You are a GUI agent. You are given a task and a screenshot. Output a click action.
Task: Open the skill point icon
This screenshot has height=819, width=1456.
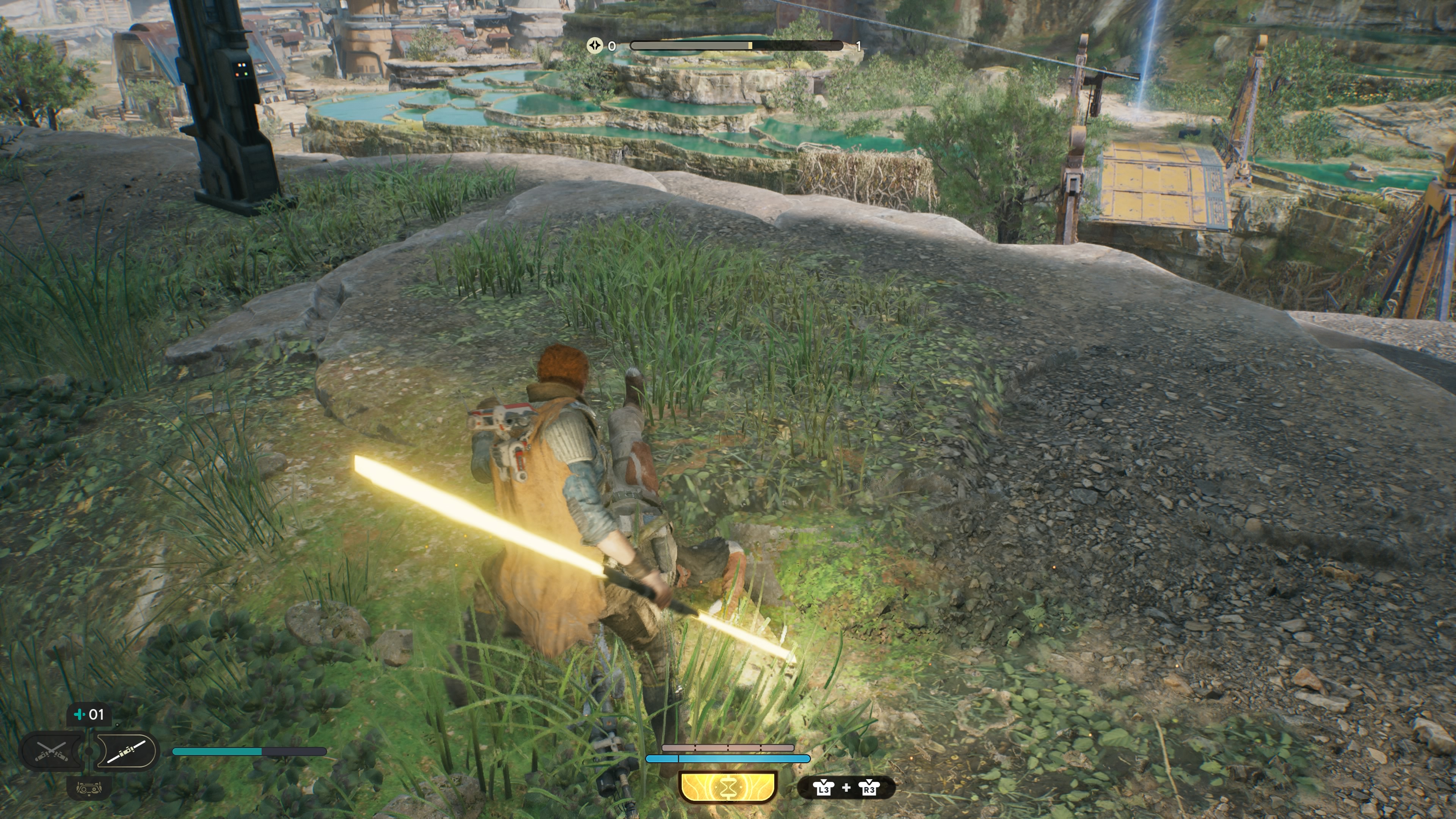[x=595, y=46]
